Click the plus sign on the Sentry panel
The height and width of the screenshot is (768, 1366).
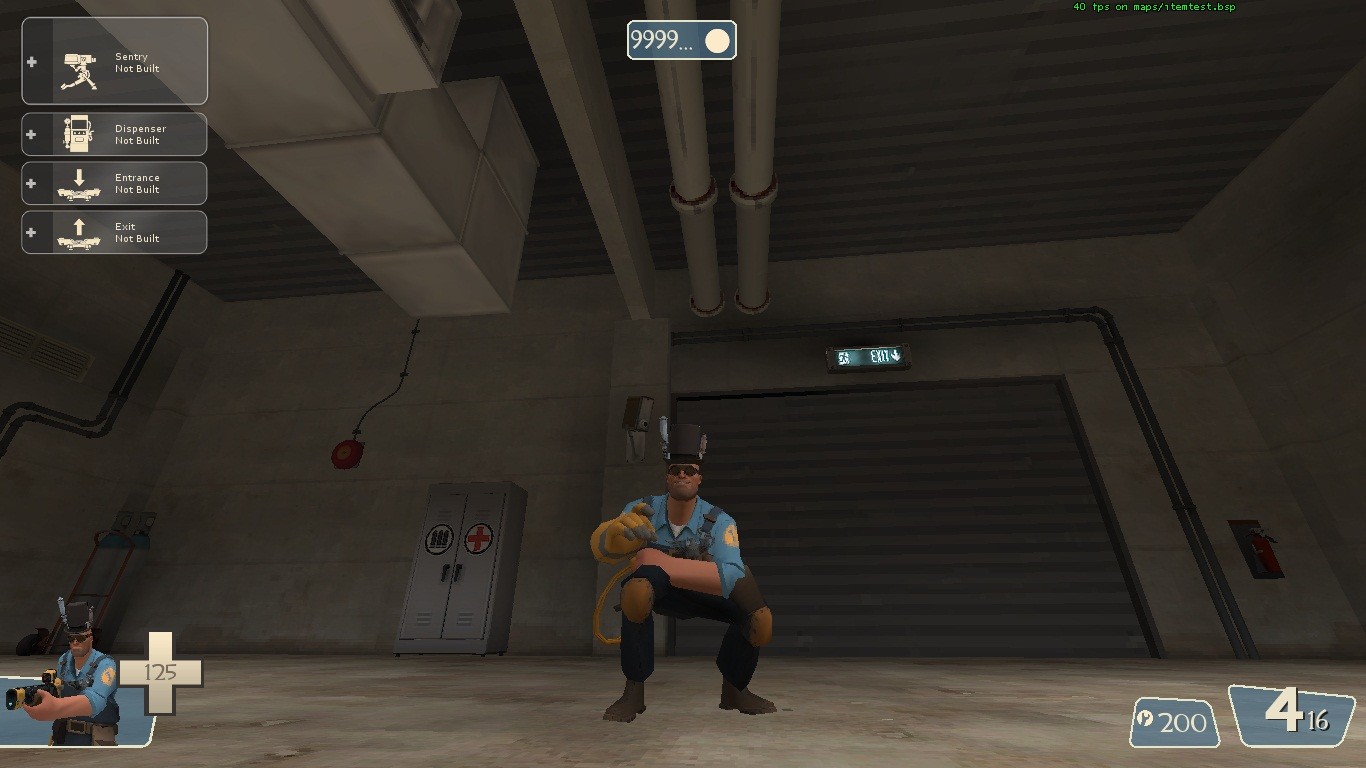[x=32, y=60]
